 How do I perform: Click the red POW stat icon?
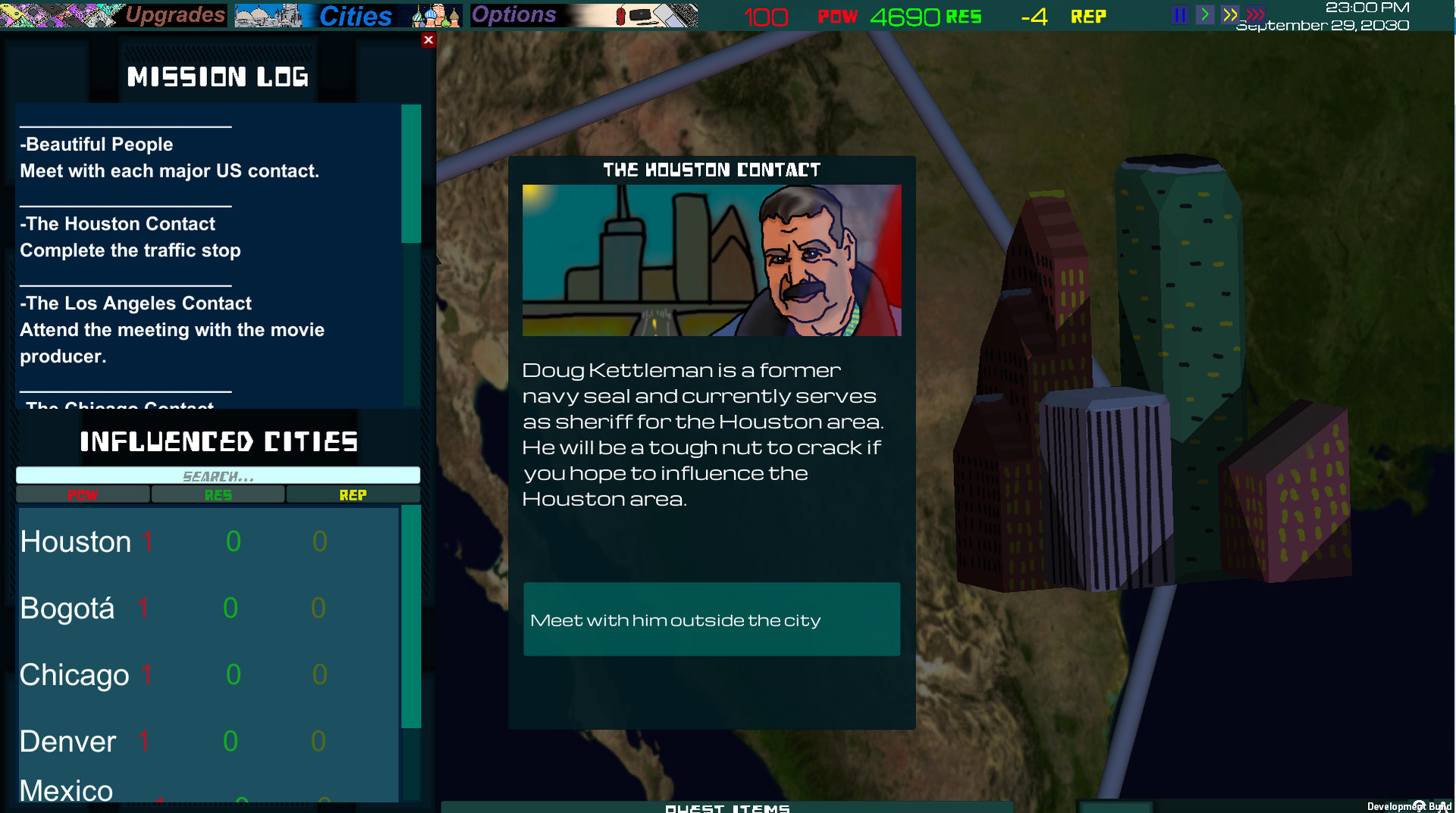point(838,15)
